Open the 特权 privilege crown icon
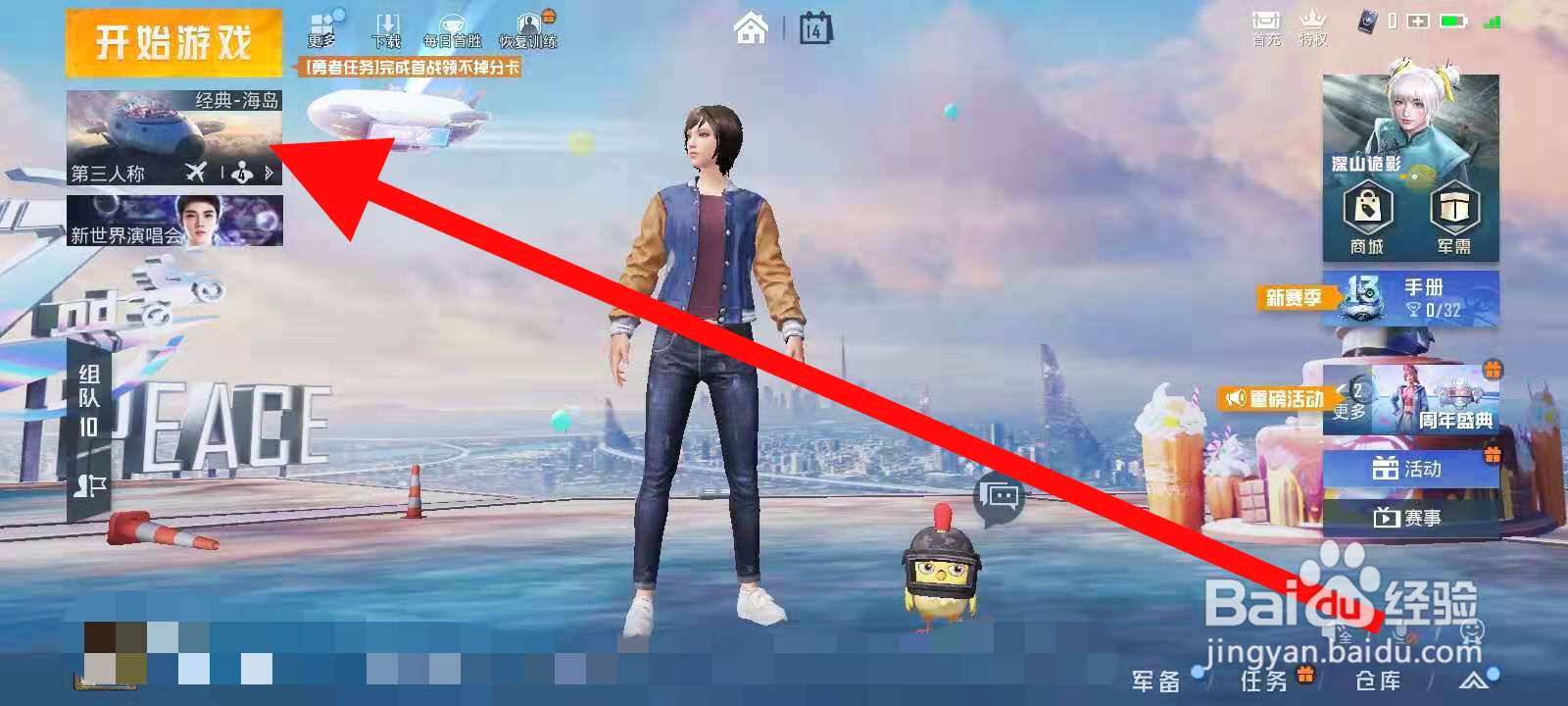The width and height of the screenshot is (1568, 706). (1313, 25)
